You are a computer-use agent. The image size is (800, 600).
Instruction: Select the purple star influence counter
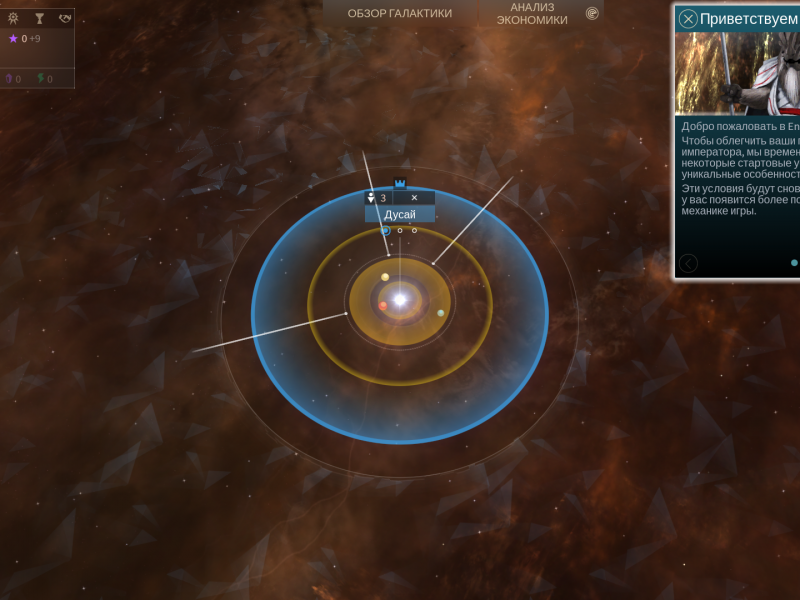[14, 39]
